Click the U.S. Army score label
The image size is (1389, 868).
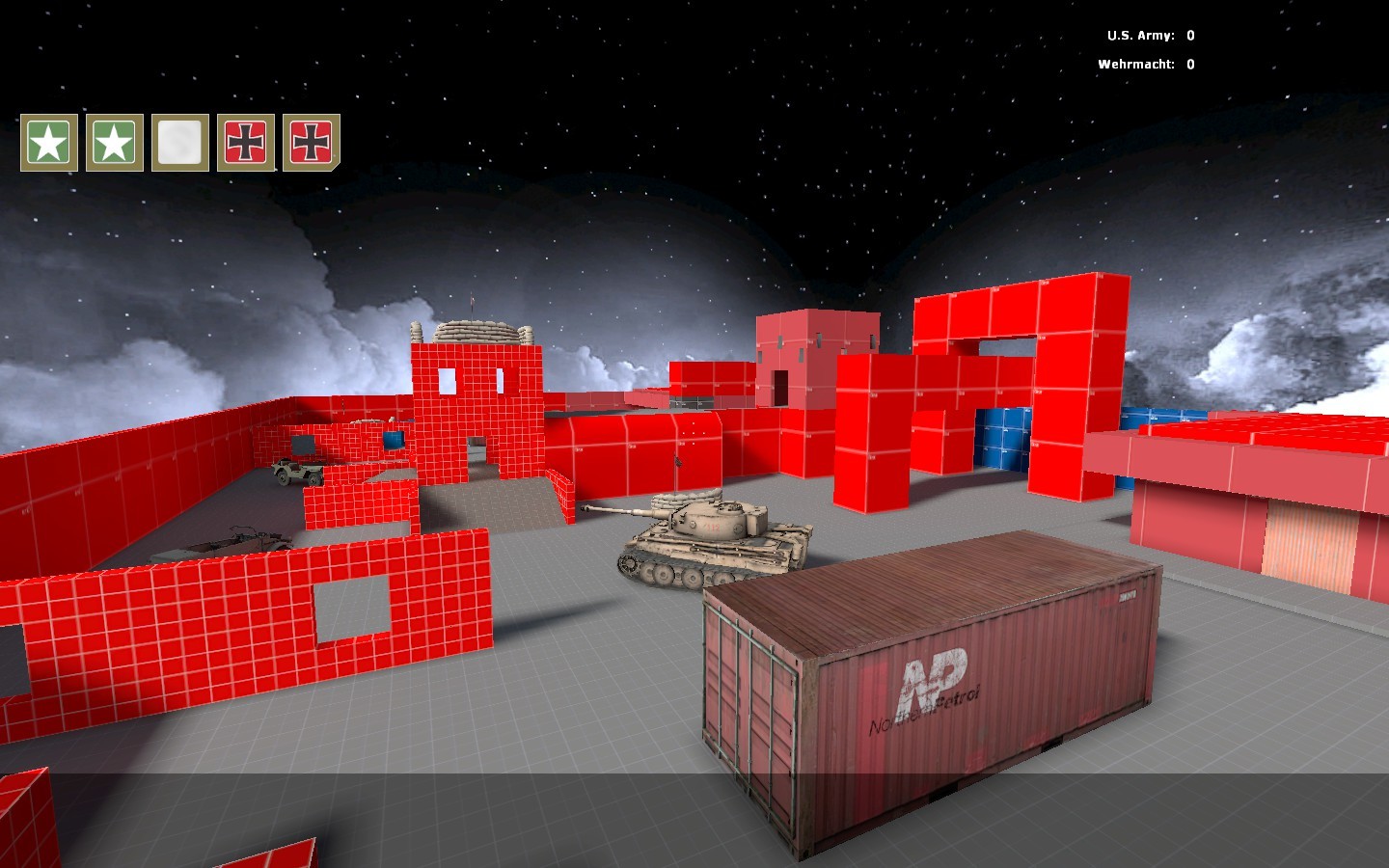[1139, 34]
